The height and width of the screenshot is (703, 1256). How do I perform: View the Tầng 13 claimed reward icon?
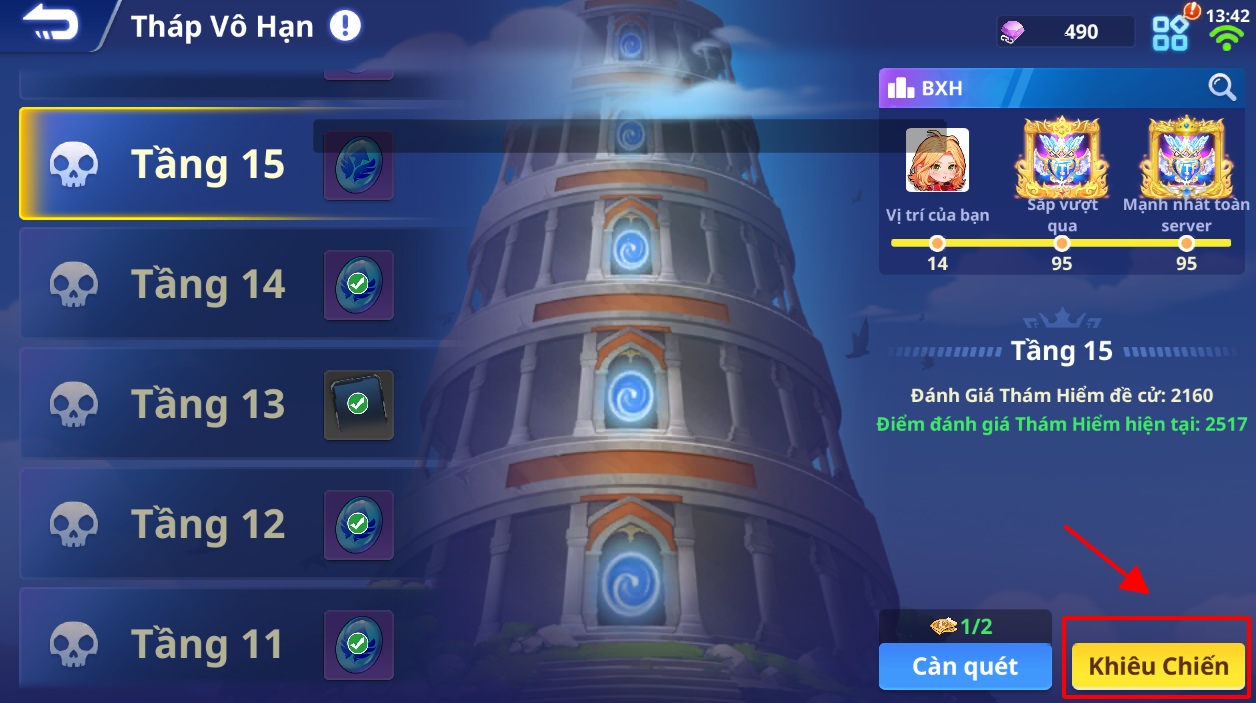358,405
